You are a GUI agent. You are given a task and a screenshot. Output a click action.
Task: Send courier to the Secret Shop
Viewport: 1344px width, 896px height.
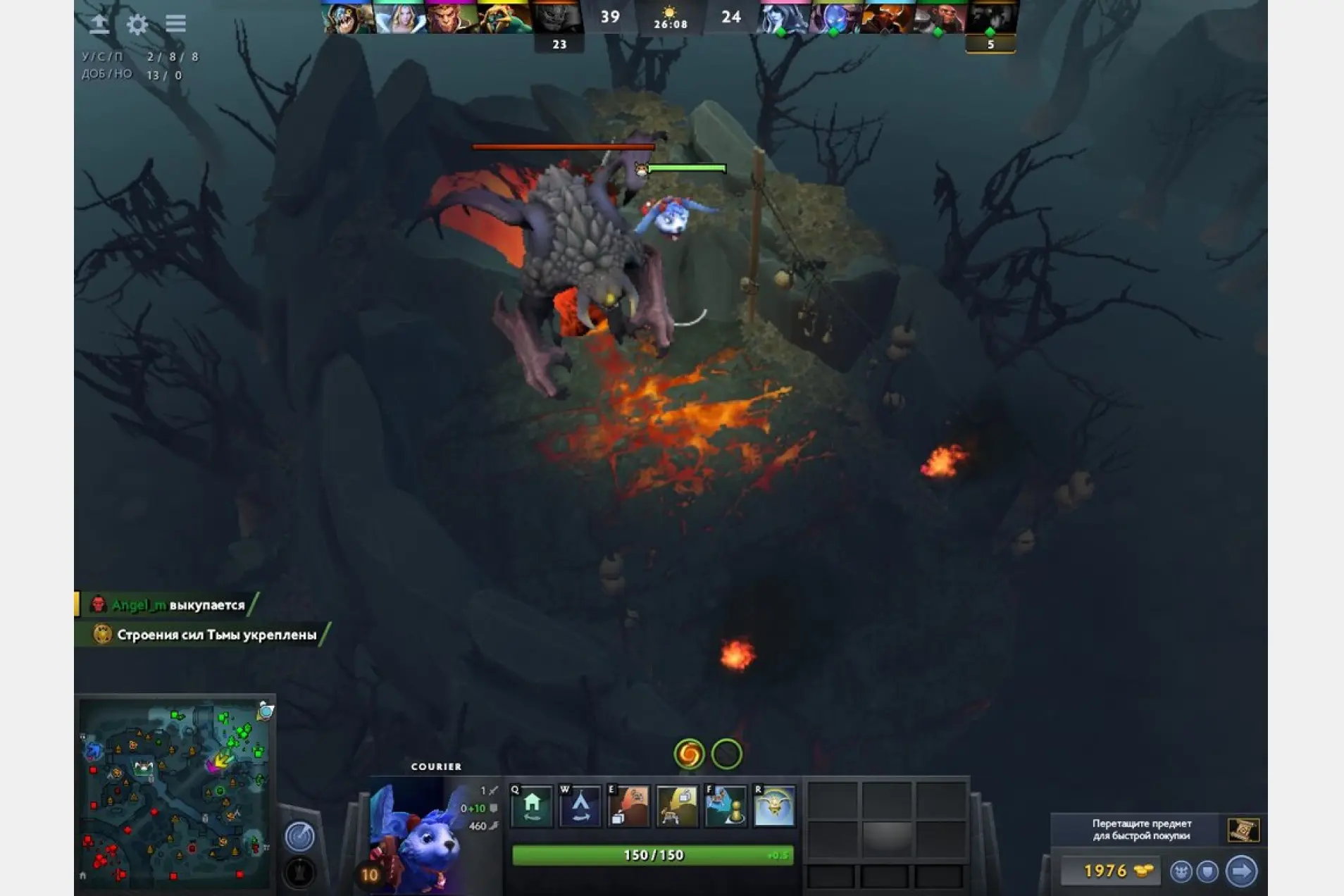point(580,806)
